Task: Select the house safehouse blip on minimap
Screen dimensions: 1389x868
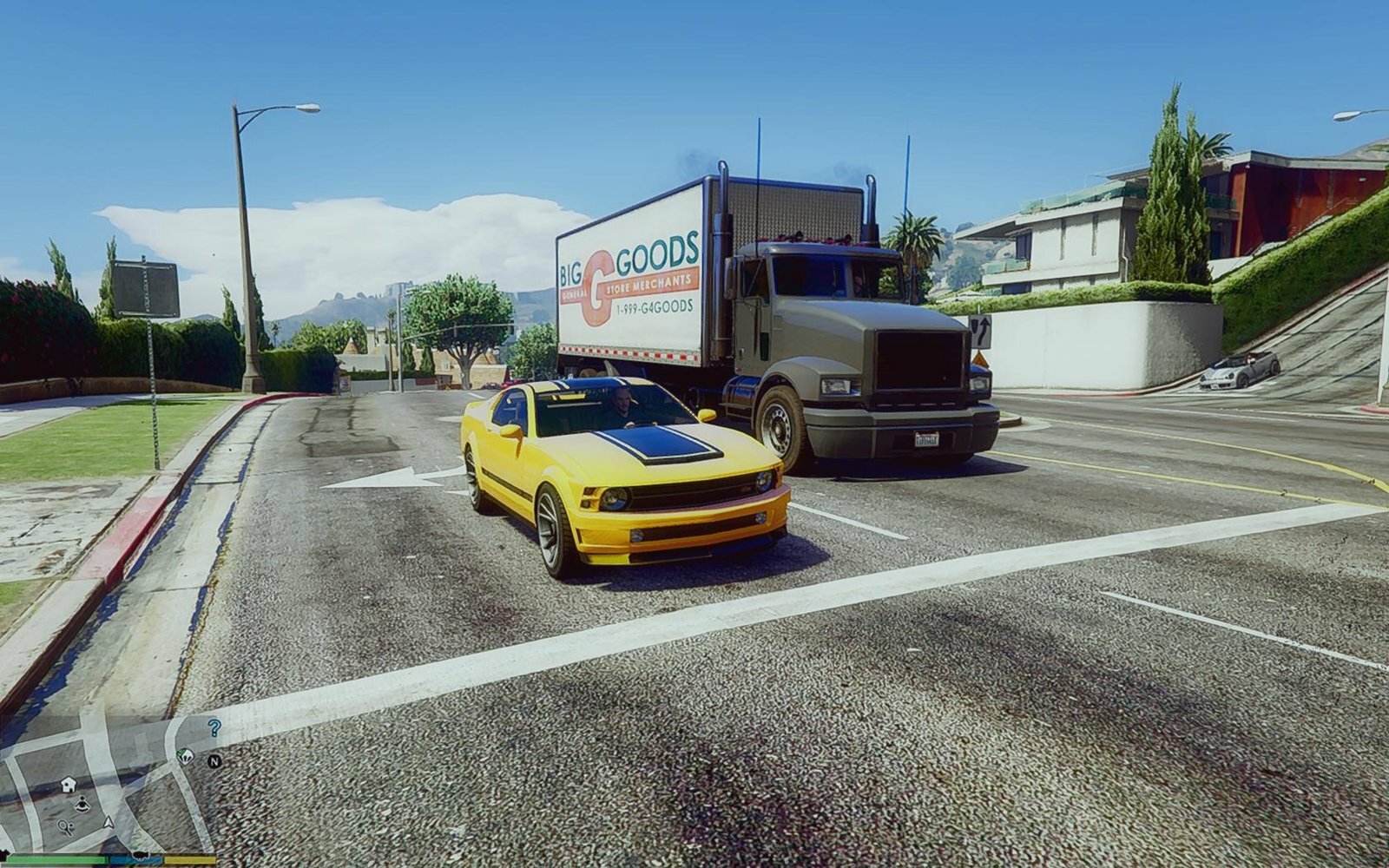Action: [69, 785]
